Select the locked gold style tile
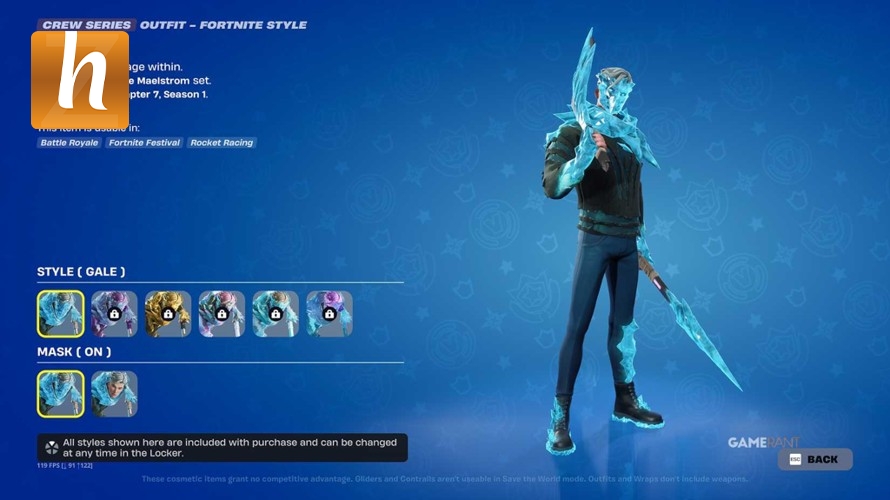The height and width of the screenshot is (500, 890). (x=168, y=313)
